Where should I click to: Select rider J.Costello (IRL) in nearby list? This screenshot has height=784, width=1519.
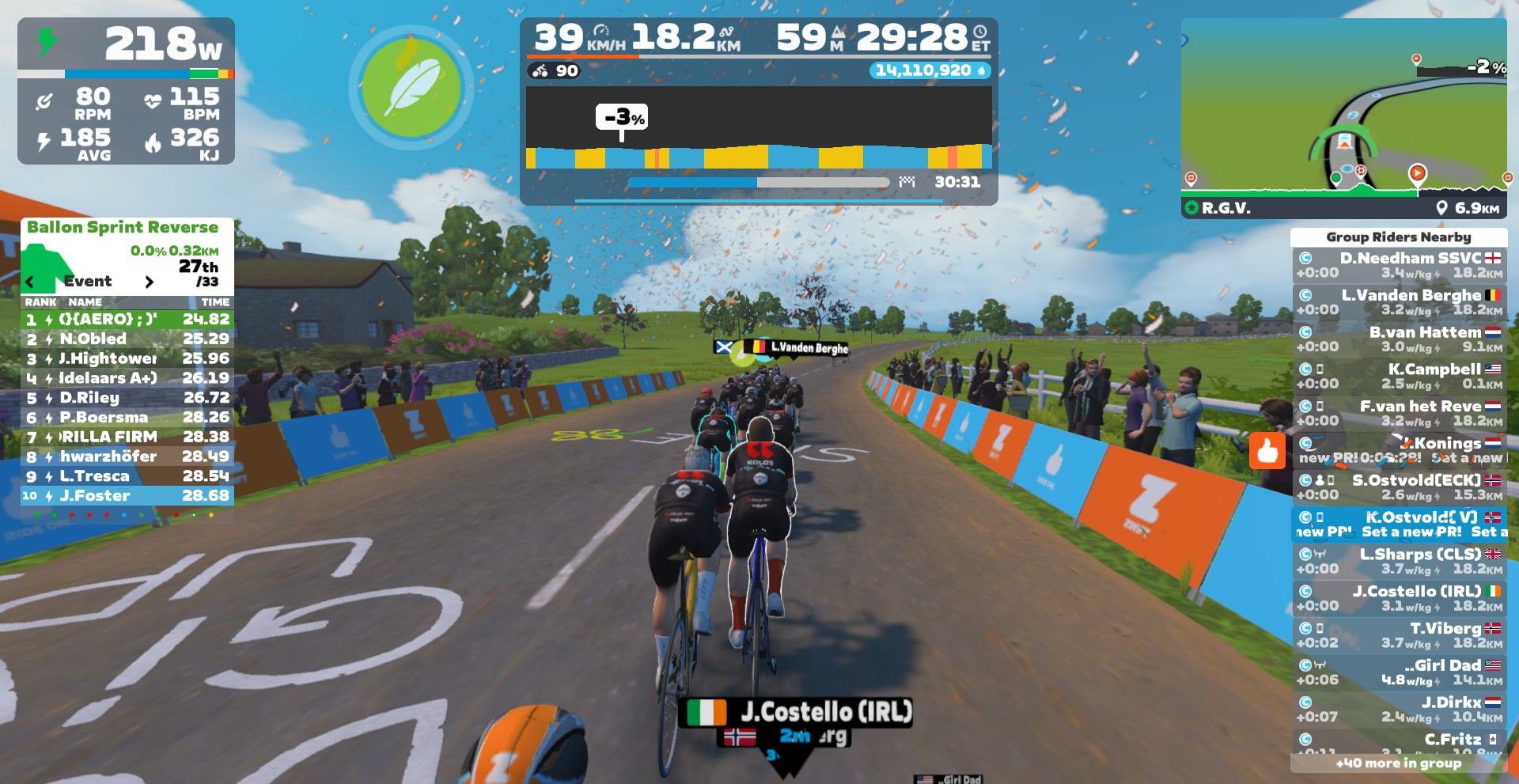(1399, 599)
